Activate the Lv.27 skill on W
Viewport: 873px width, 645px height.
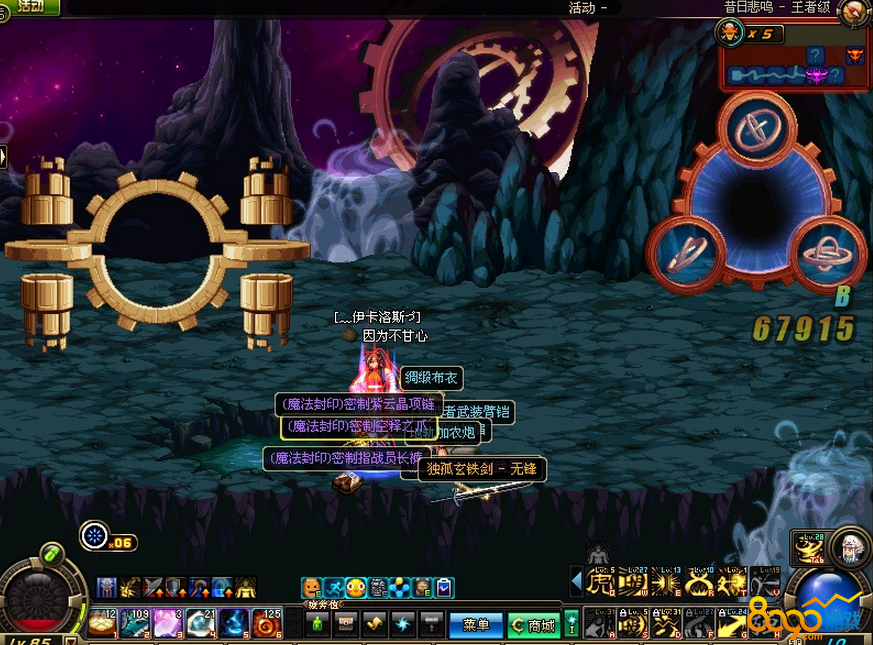click(633, 582)
